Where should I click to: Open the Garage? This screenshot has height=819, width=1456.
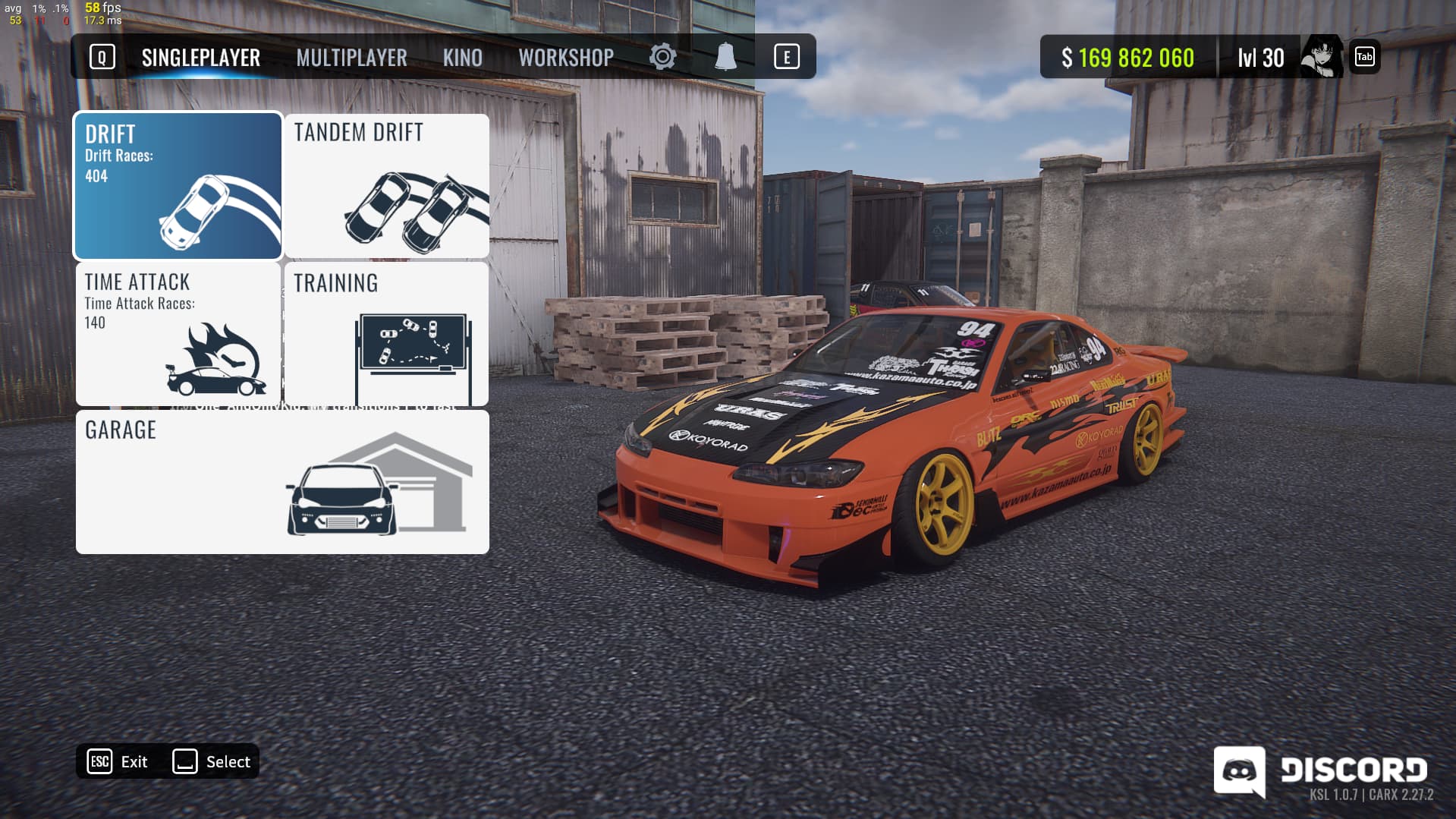(x=282, y=482)
